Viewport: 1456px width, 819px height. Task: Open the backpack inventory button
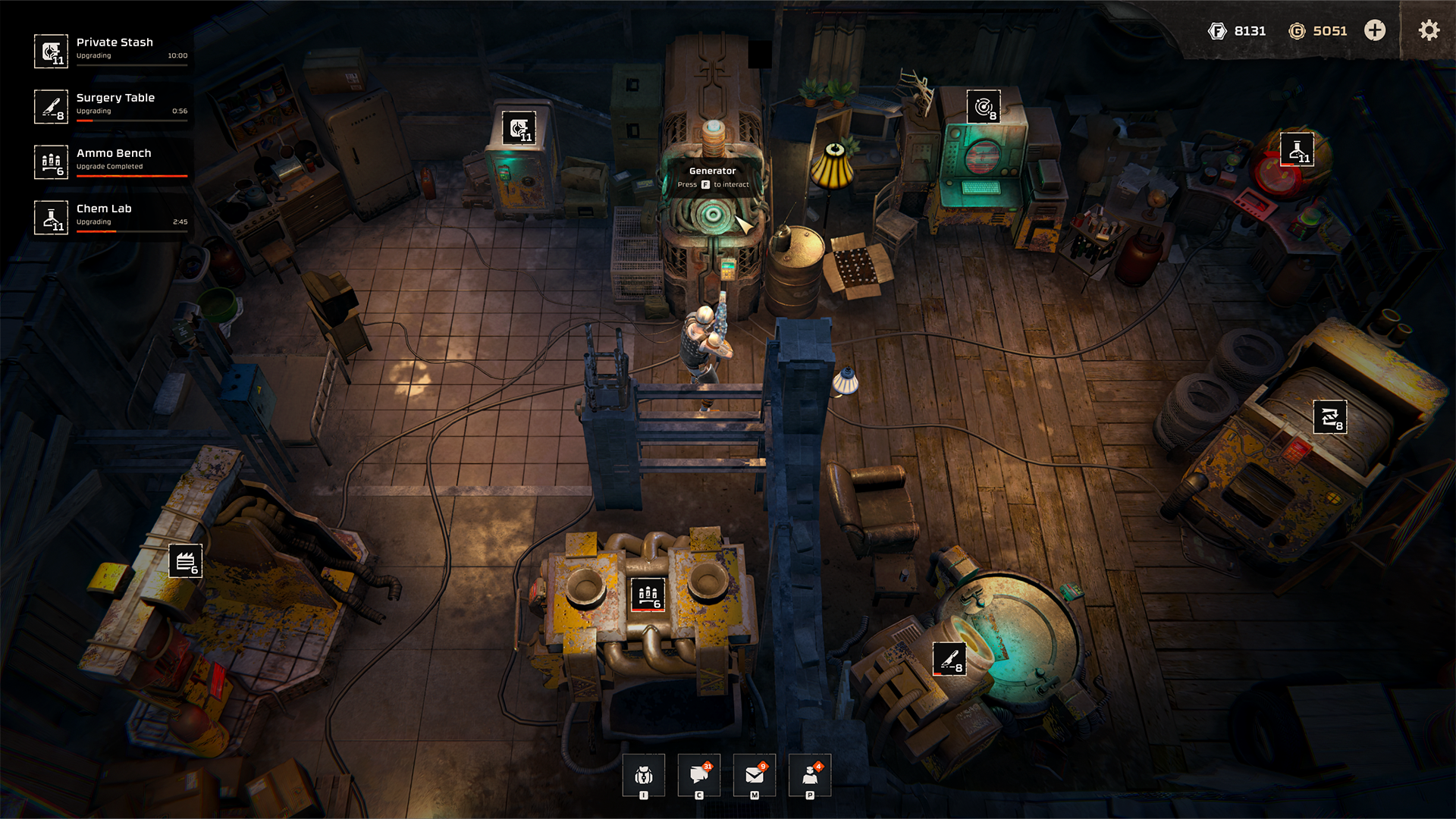pyautogui.click(x=644, y=775)
